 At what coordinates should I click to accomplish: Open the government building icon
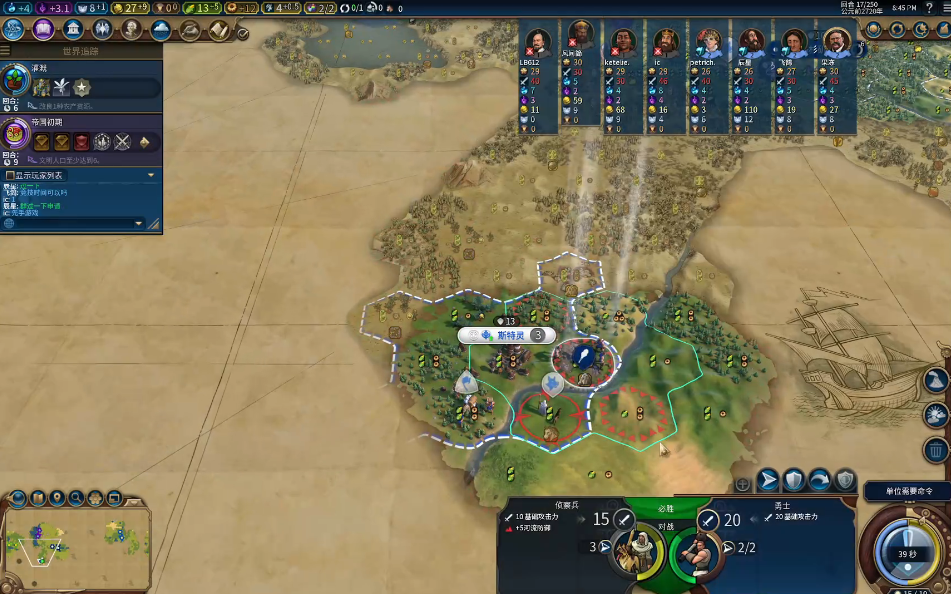point(73,30)
